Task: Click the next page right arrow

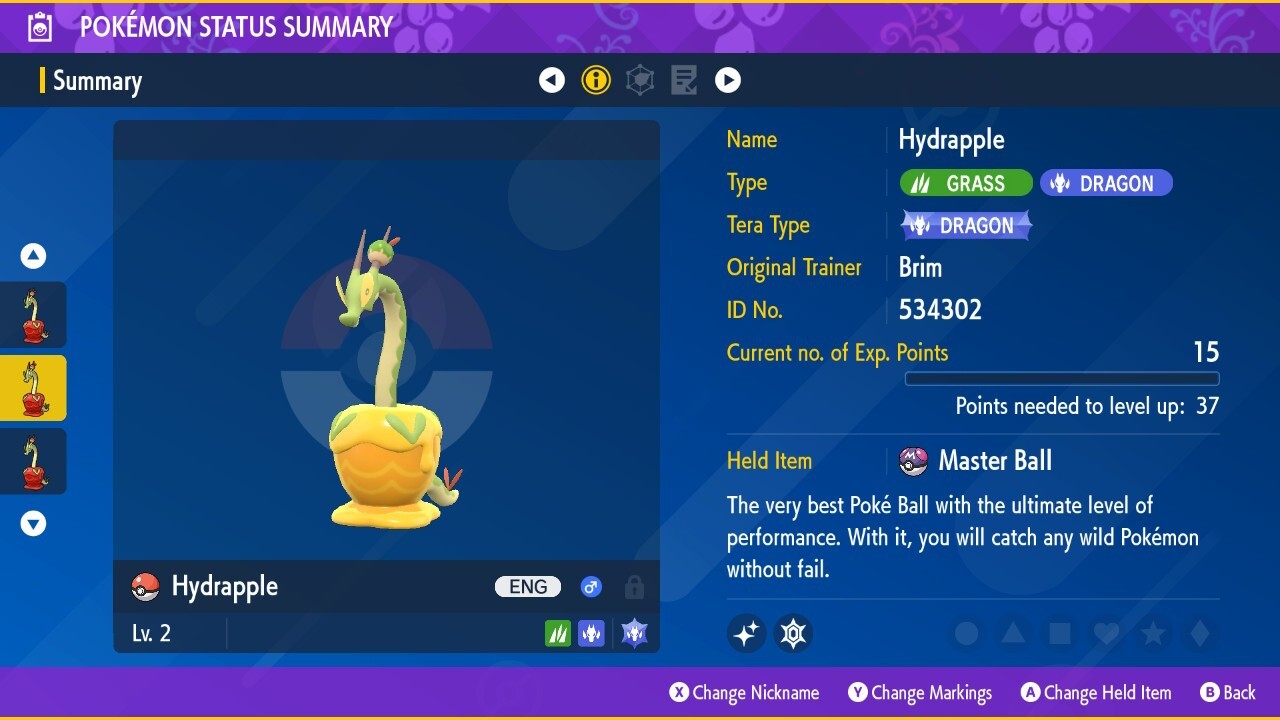Action: coord(728,80)
